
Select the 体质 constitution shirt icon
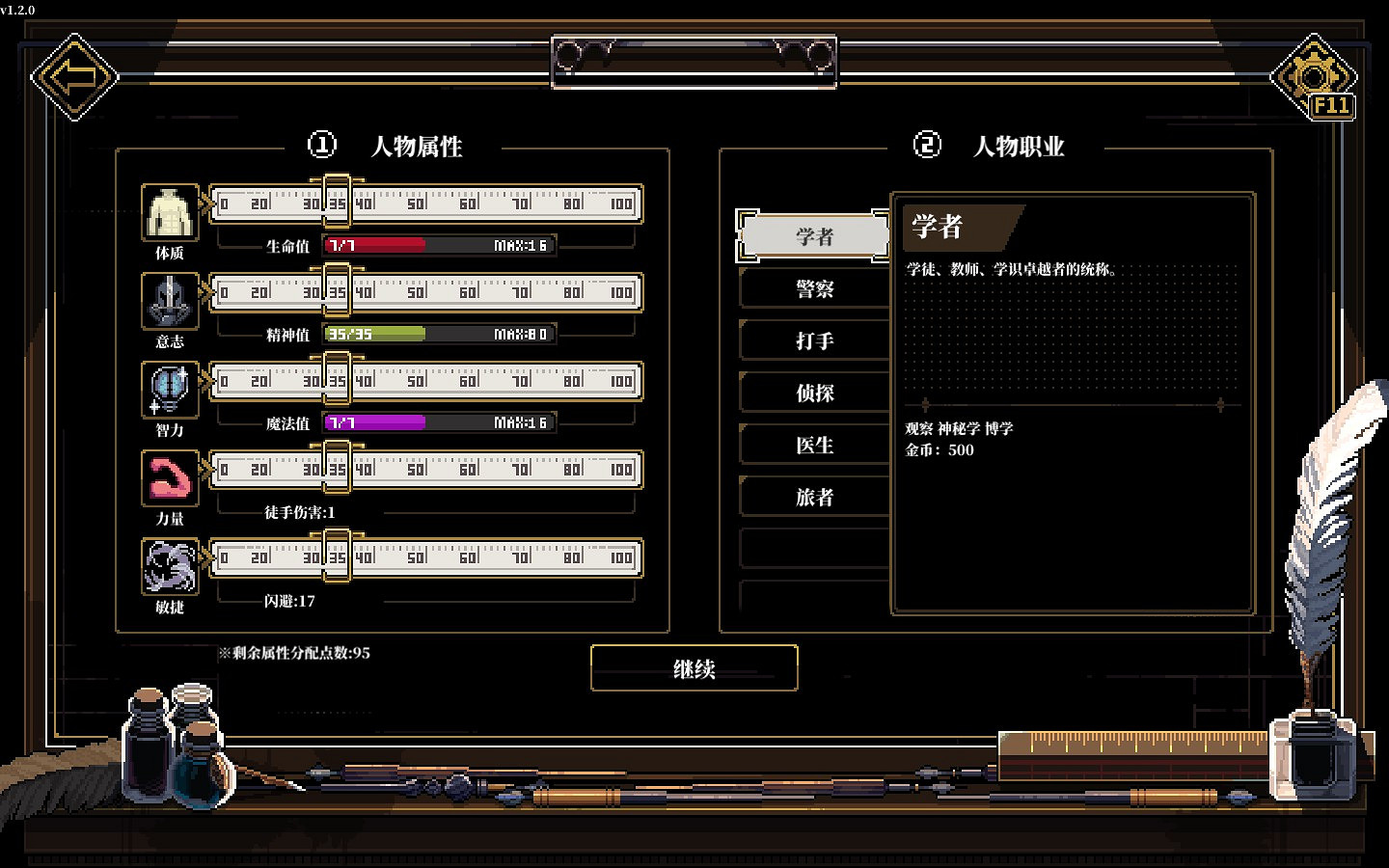pos(169,210)
